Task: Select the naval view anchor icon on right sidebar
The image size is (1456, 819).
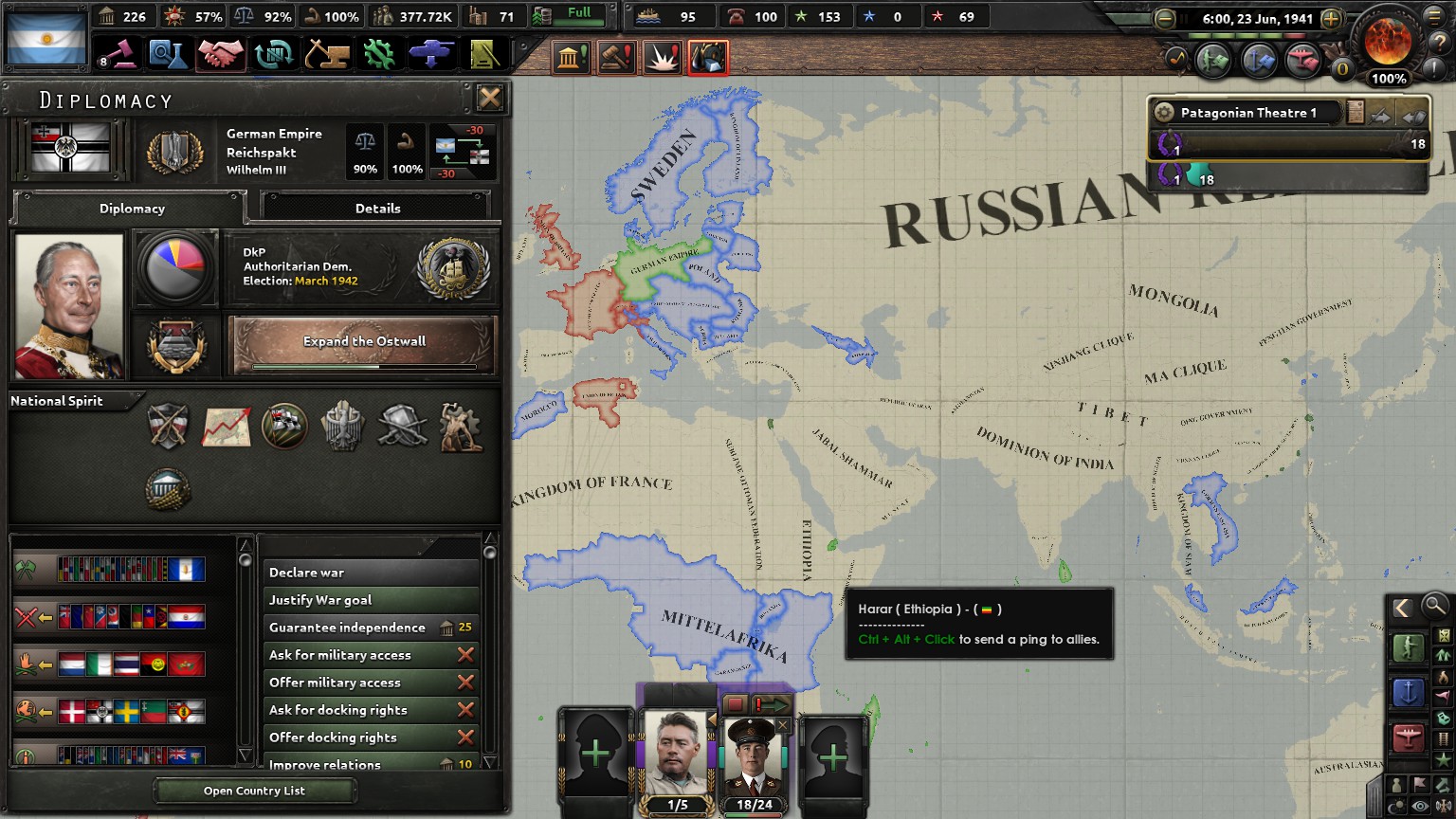Action: click(x=1409, y=692)
